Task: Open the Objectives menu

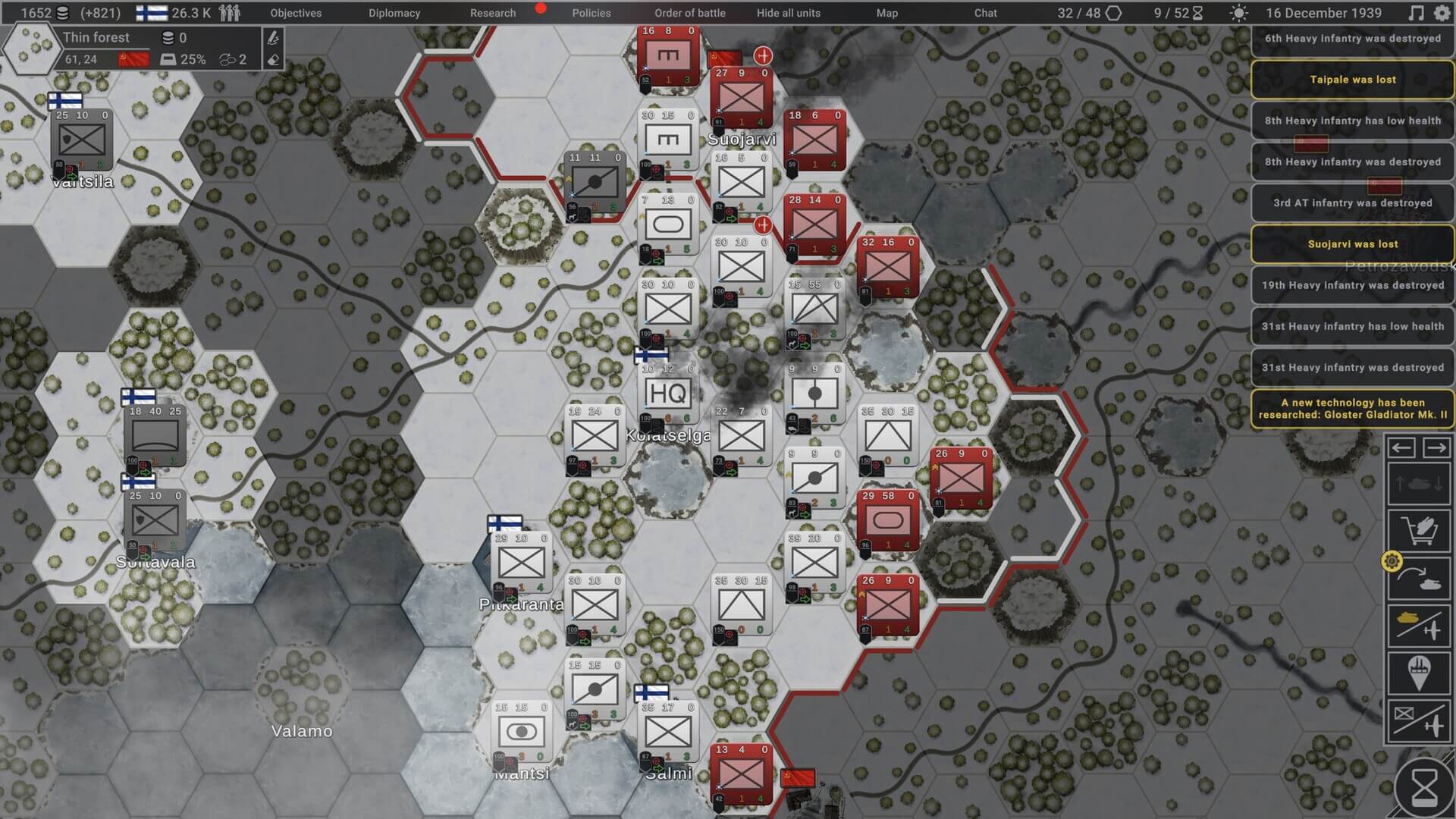Action: tap(296, 13)
